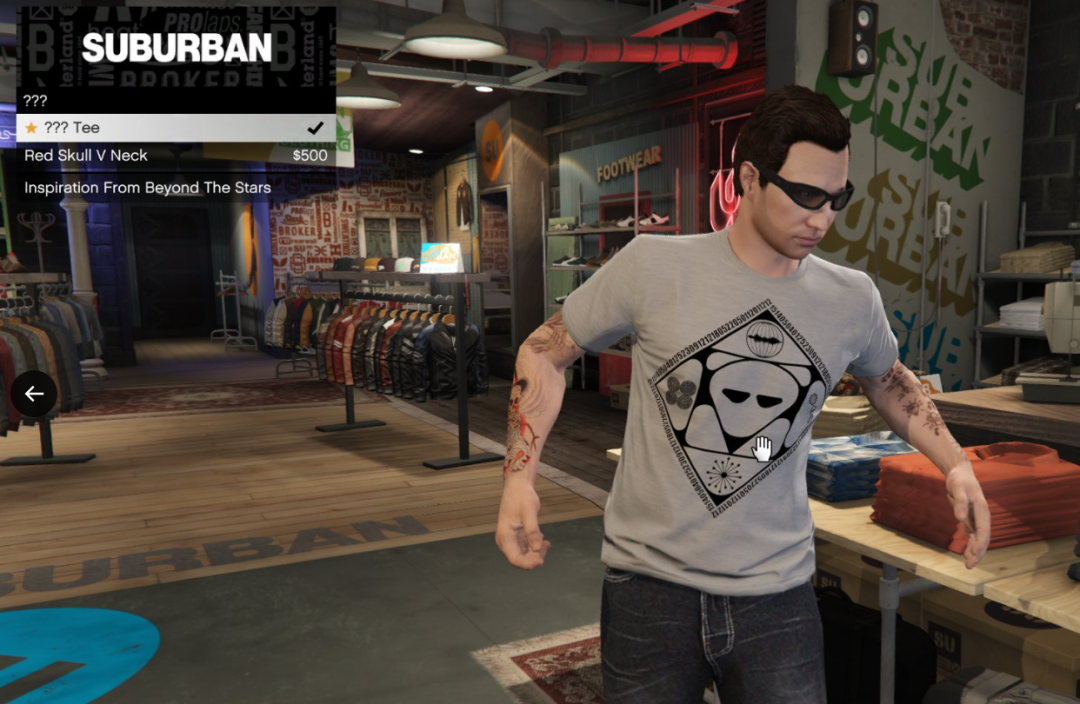
Task: Select Inspiration From Beyond The Stars
Action: [175, 188]
